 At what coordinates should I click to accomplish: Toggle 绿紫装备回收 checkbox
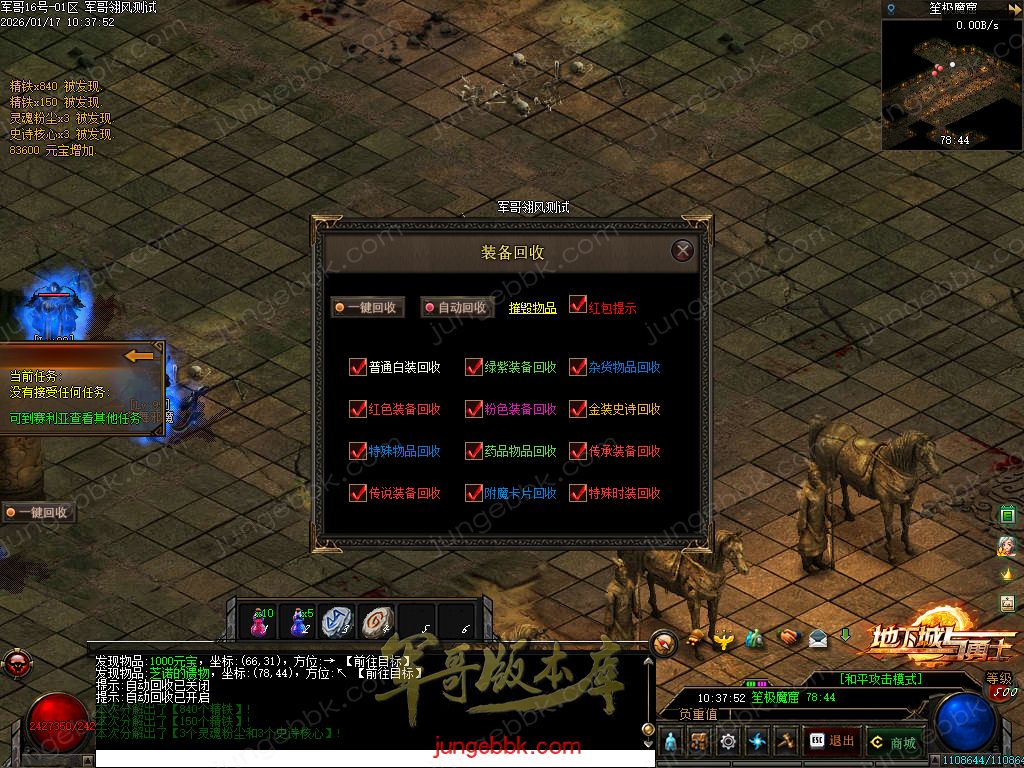tap(474, 367)
